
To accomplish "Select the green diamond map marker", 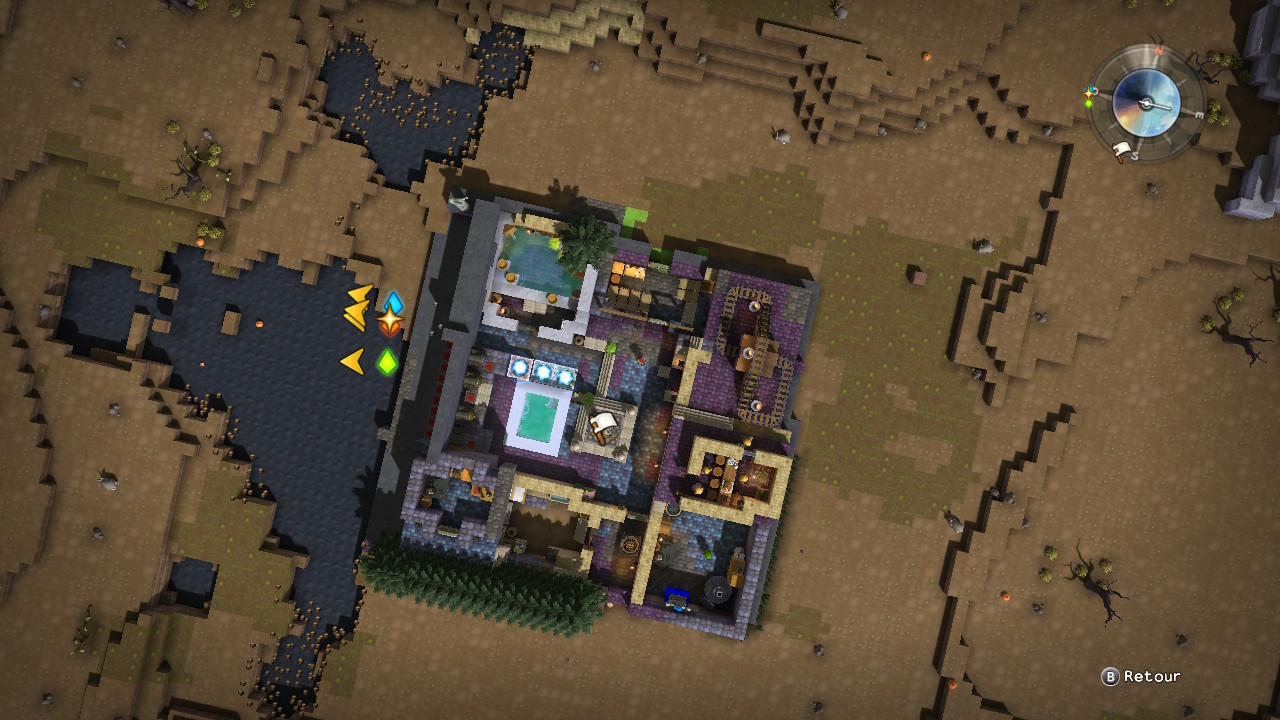I will tap(387, 361).
